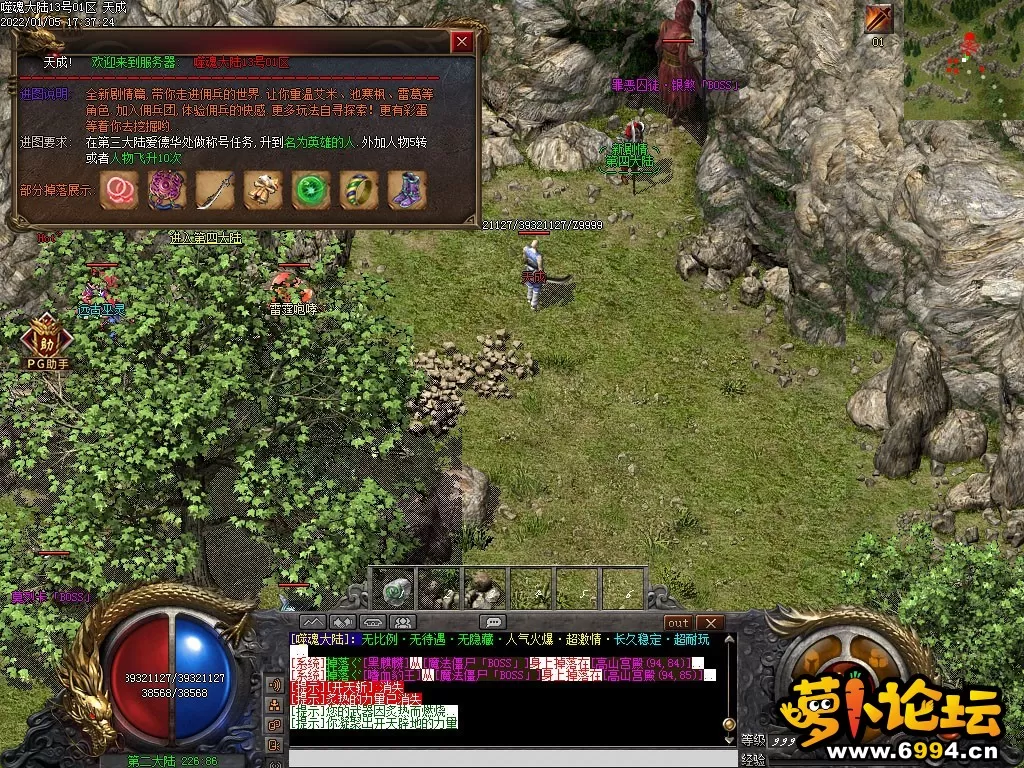Select the pink rings drop icon
Screen dimensions: 1024x768
(120, 190)
